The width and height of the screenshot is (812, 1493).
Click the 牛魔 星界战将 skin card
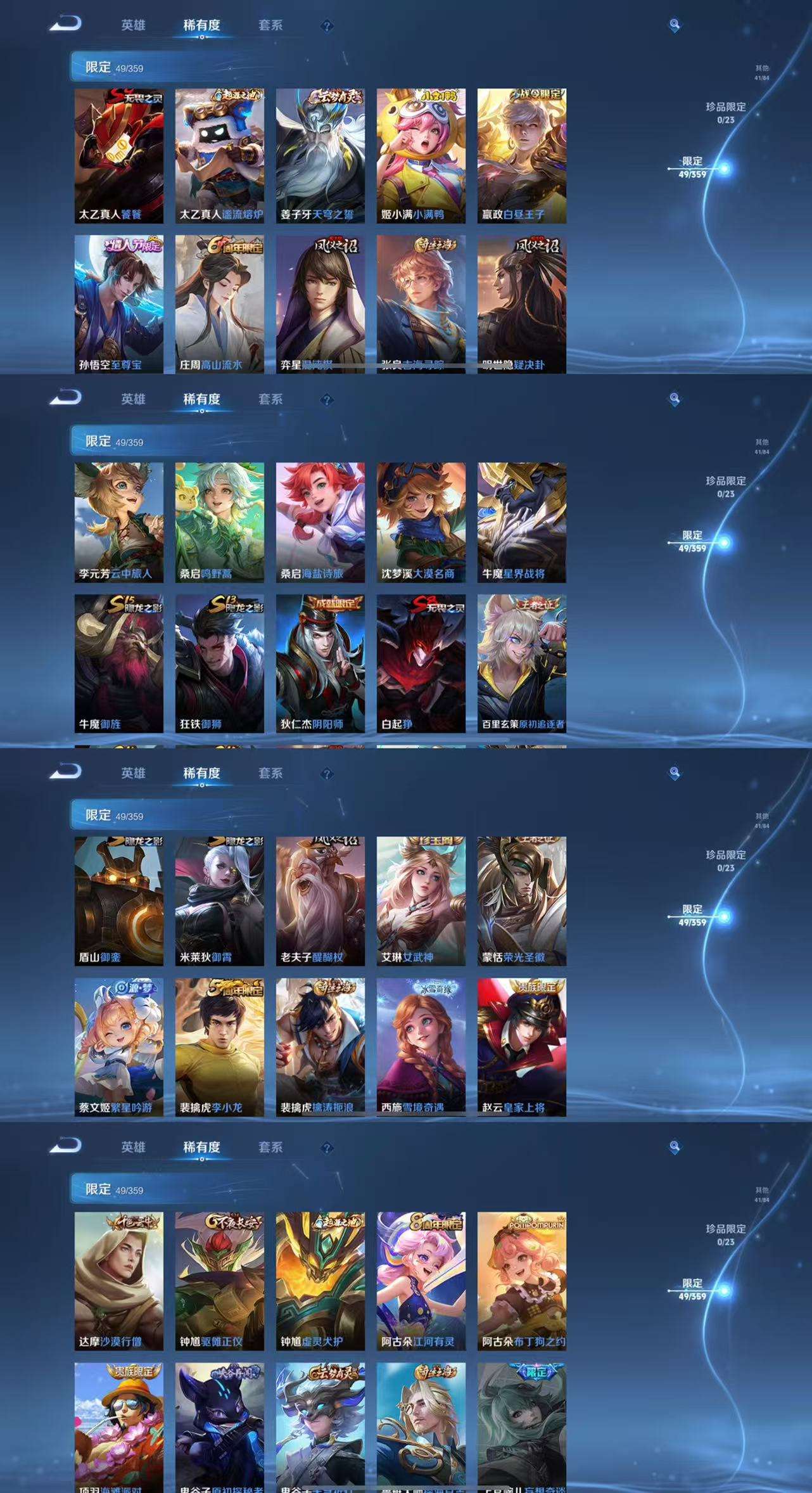(x=521, y=522)
